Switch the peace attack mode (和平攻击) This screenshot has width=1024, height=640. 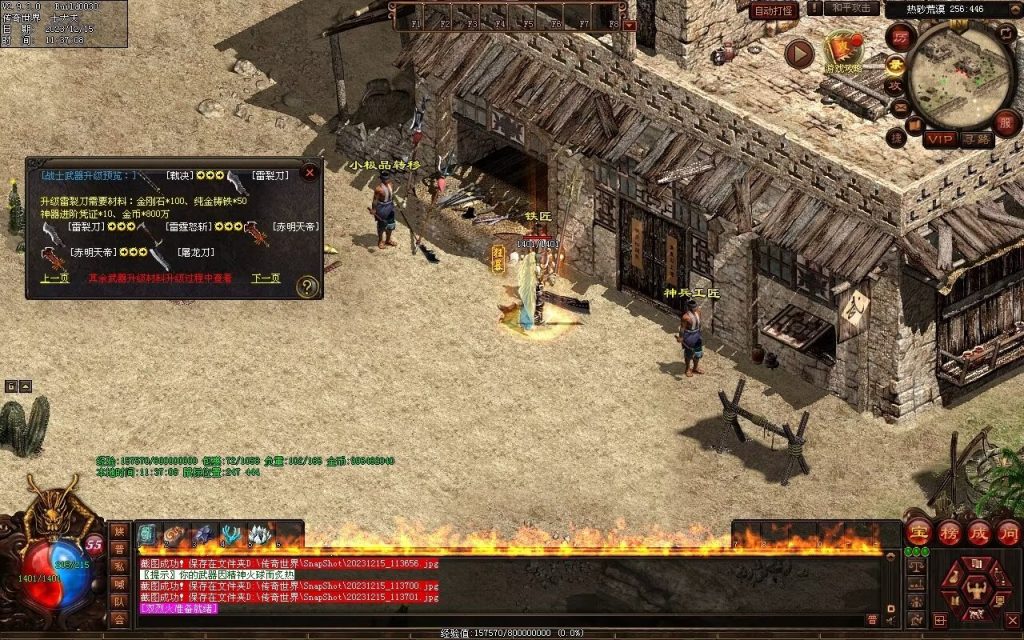coord(852,9)
